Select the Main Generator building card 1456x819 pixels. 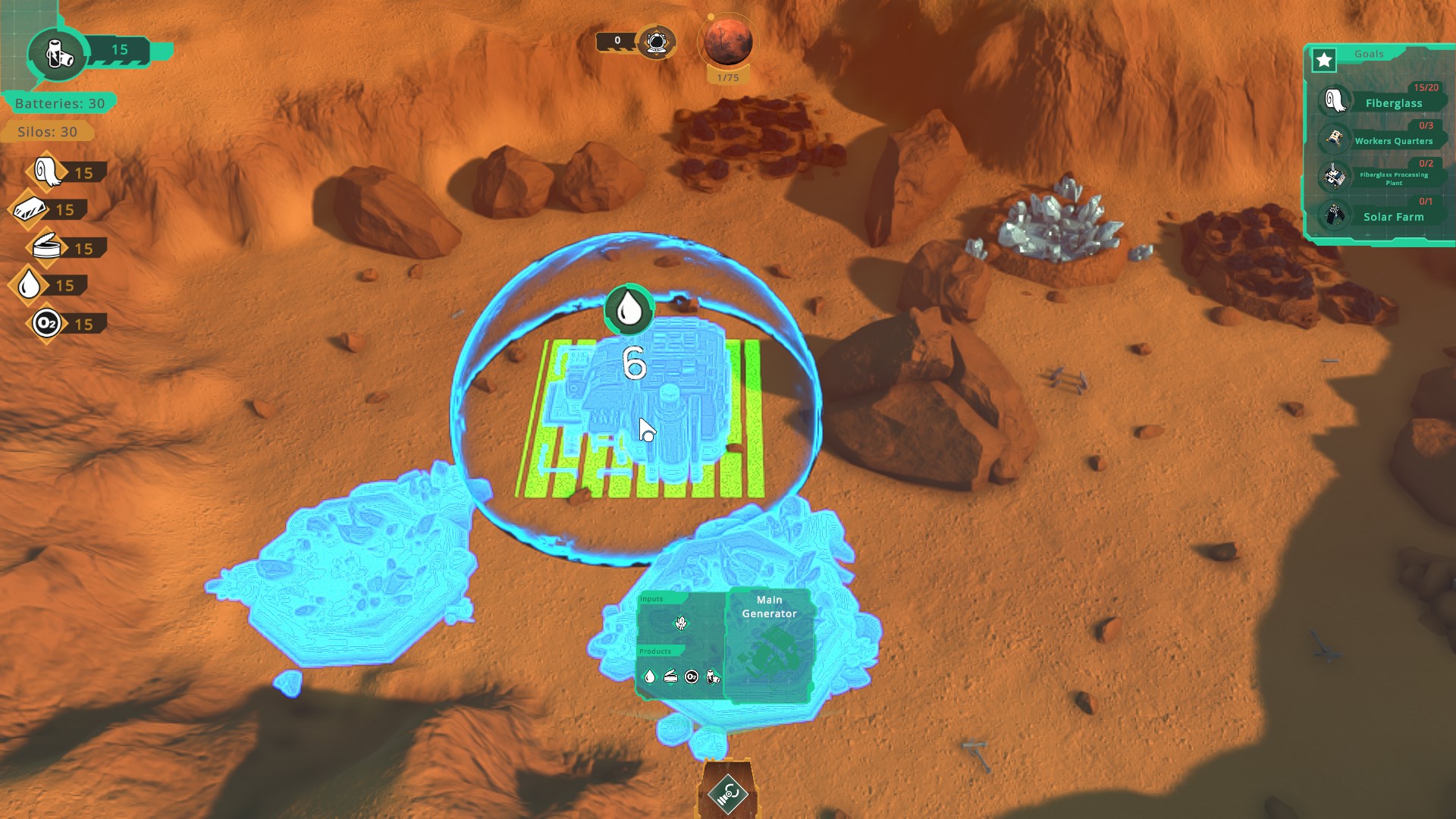(769, 645)
